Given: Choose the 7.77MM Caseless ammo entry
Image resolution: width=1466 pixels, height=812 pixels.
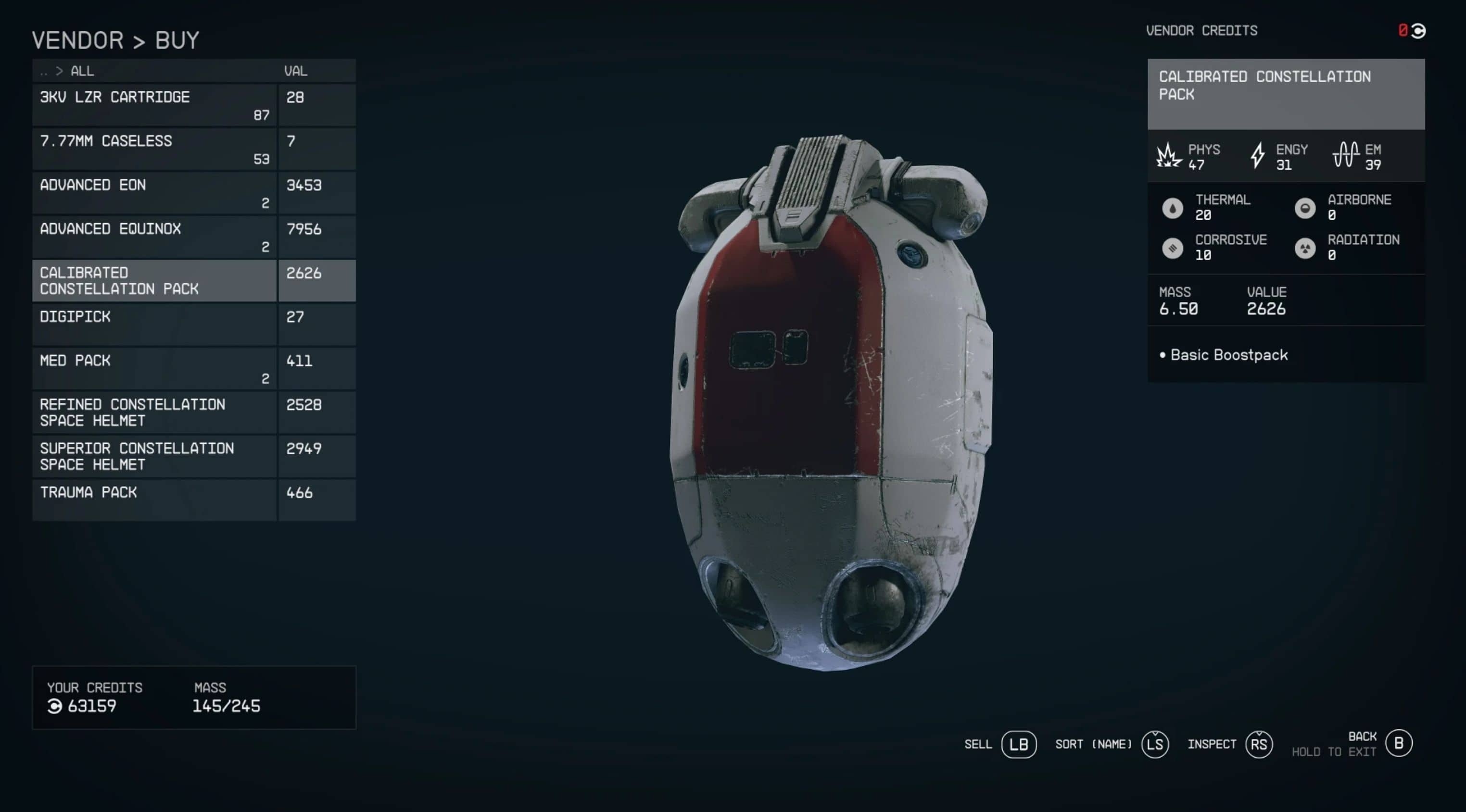Looking at the screenshot, I should (x=154, y=149).
